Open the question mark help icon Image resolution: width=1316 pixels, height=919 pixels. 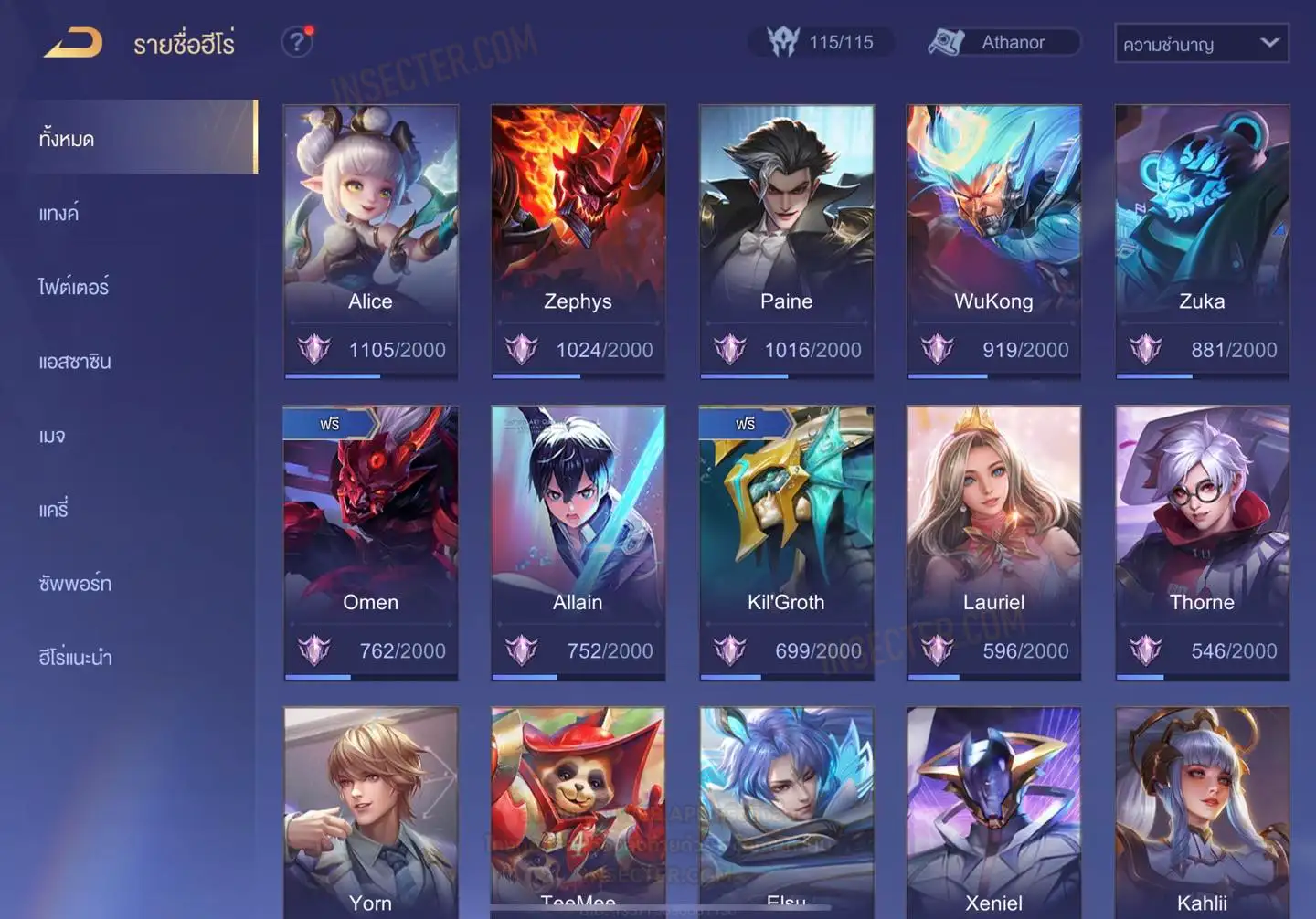coord(297,42)
